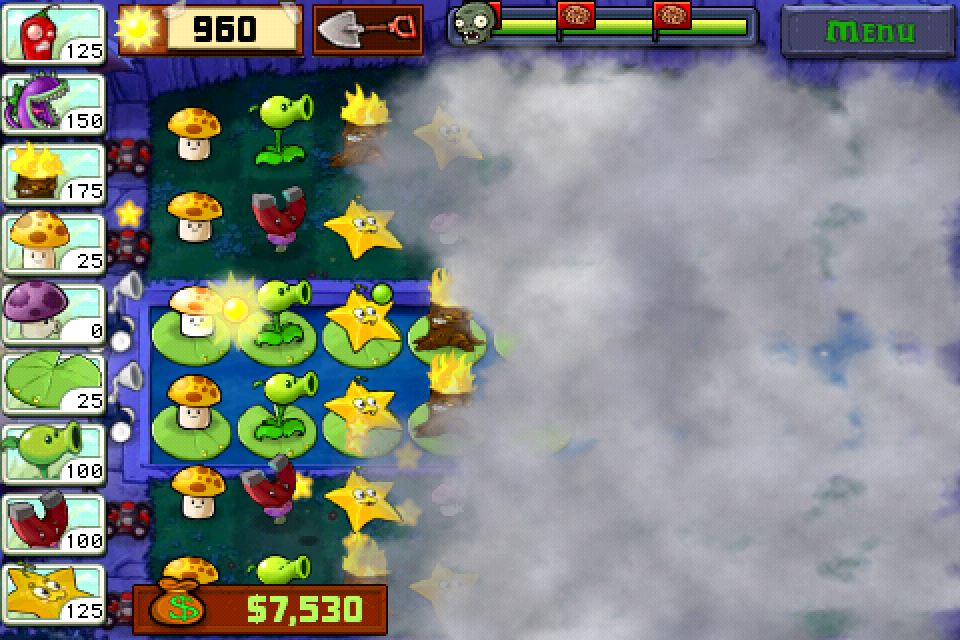Pick up the shovel tool
960x640 pixels.
click(x=367, y=29)
